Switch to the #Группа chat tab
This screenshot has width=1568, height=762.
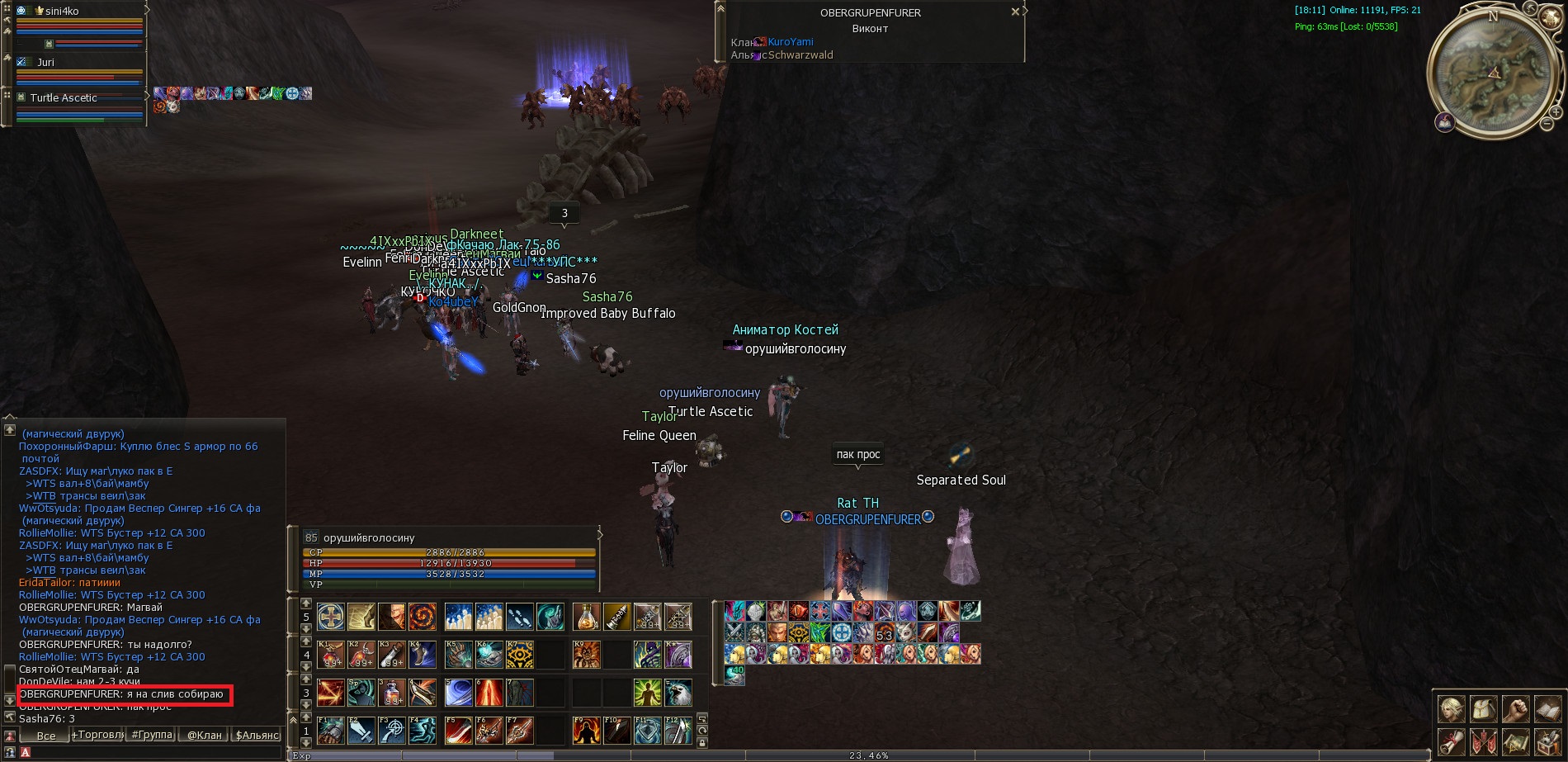tap(152, 735)
